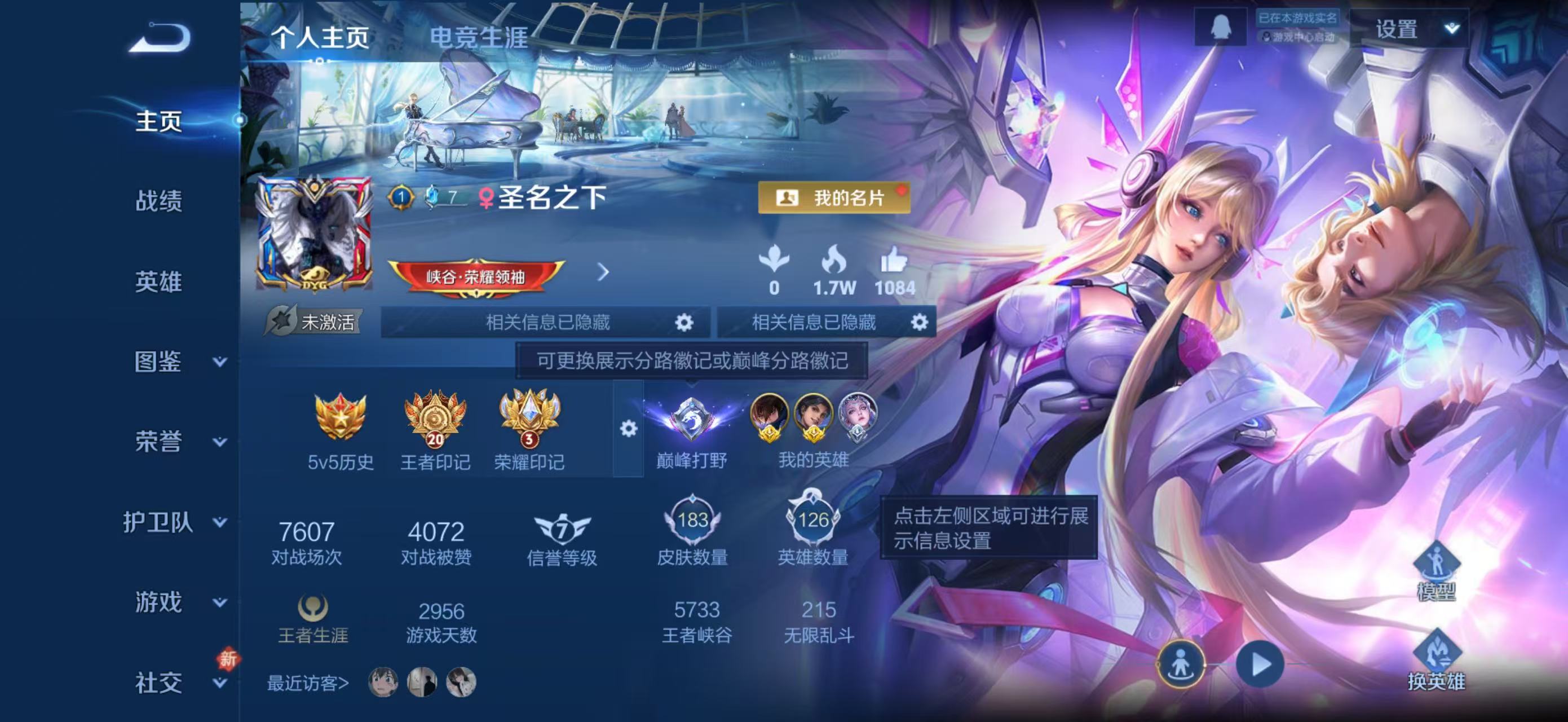Toggle the right hidden info gear
1568x722 pixels.
tap(923, 323)
